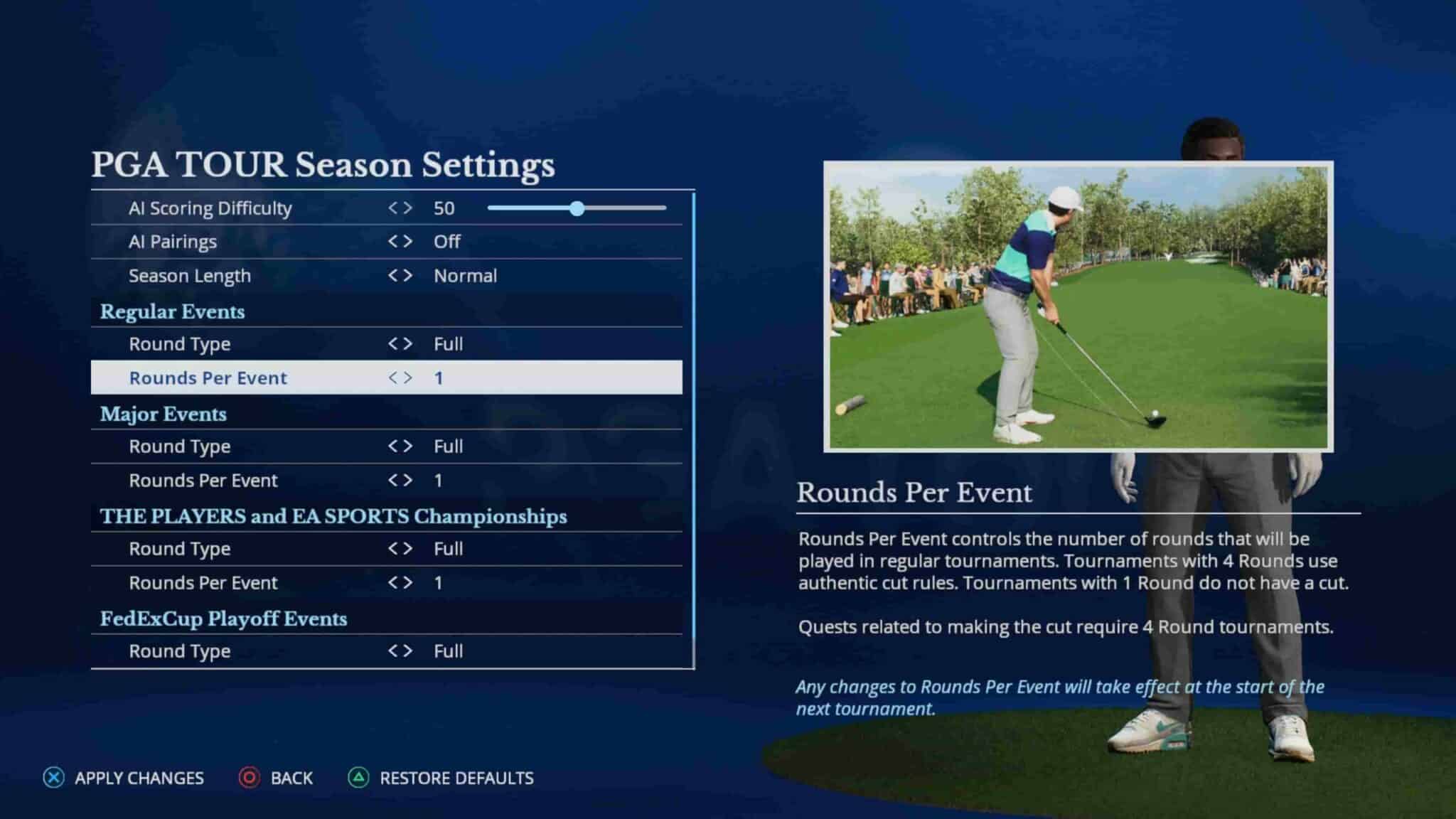
Task: Select the AI Pairings setting
Action: (x=173, y=242)
